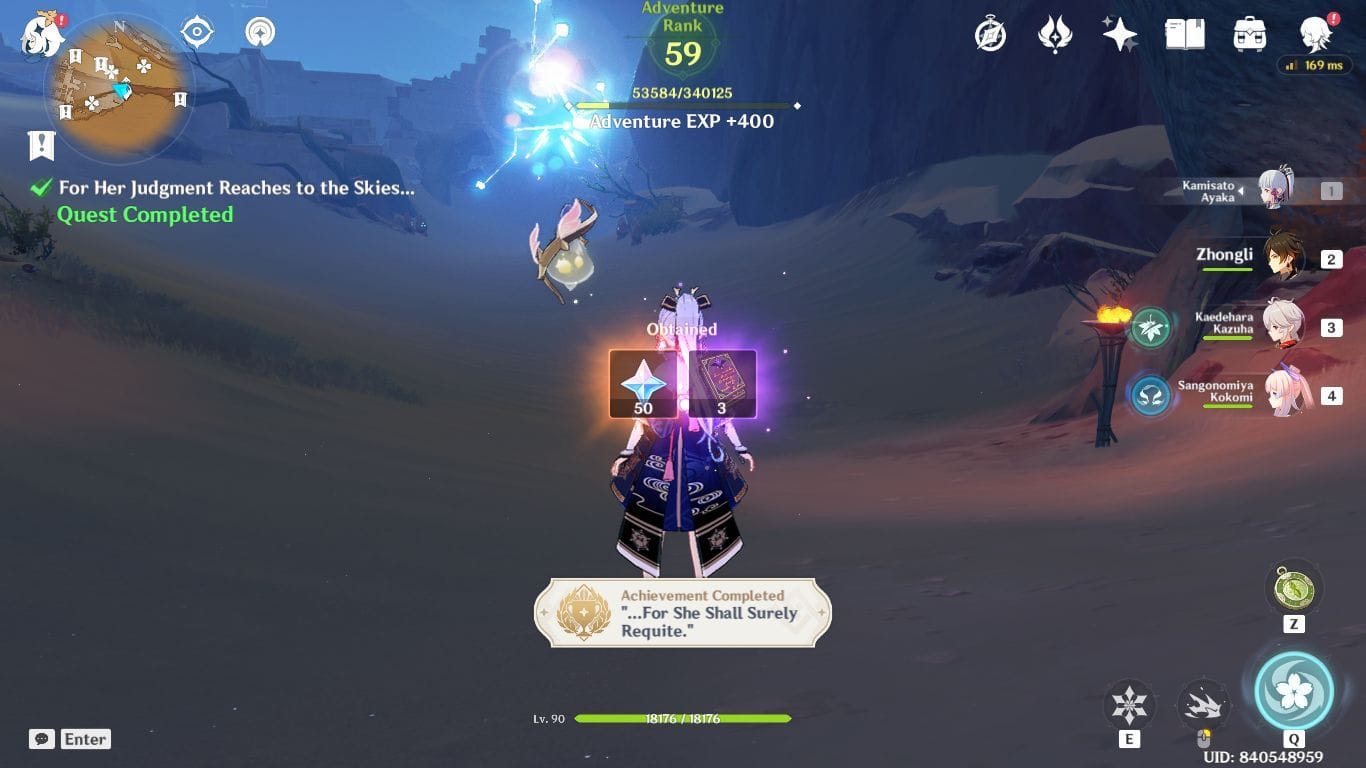Open the Battle Pass wings icon
The height and width of the screenshot is (768, 1366).
pos(1054,33)
